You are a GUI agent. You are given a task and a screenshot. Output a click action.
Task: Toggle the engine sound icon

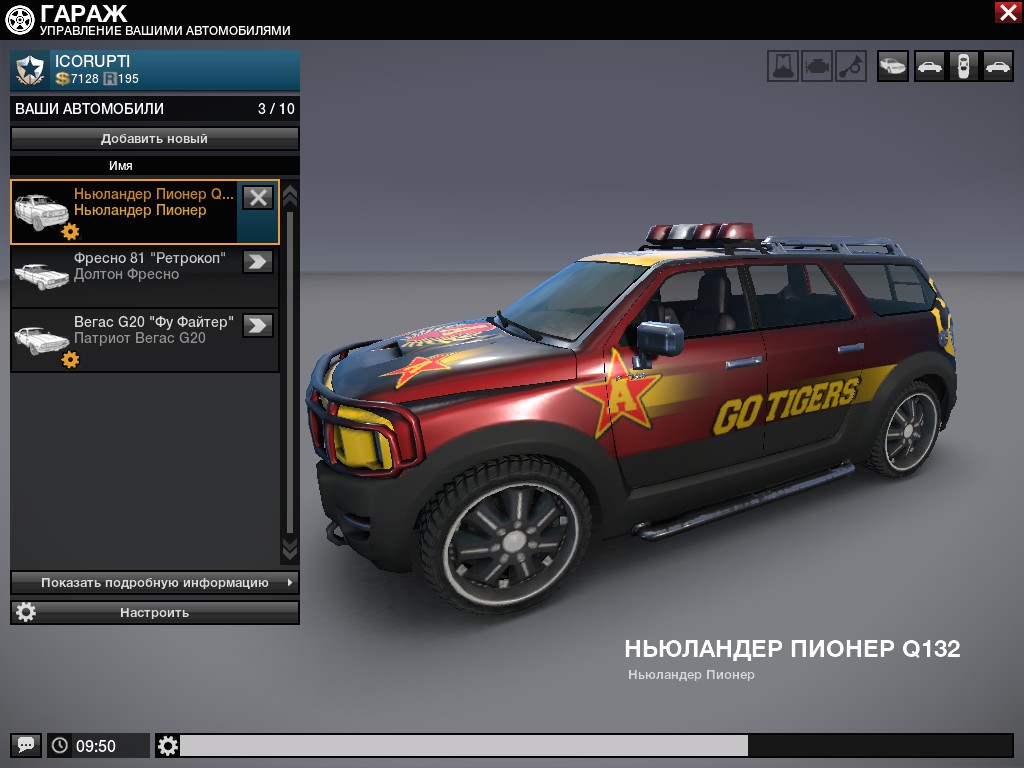pos(817,66)
